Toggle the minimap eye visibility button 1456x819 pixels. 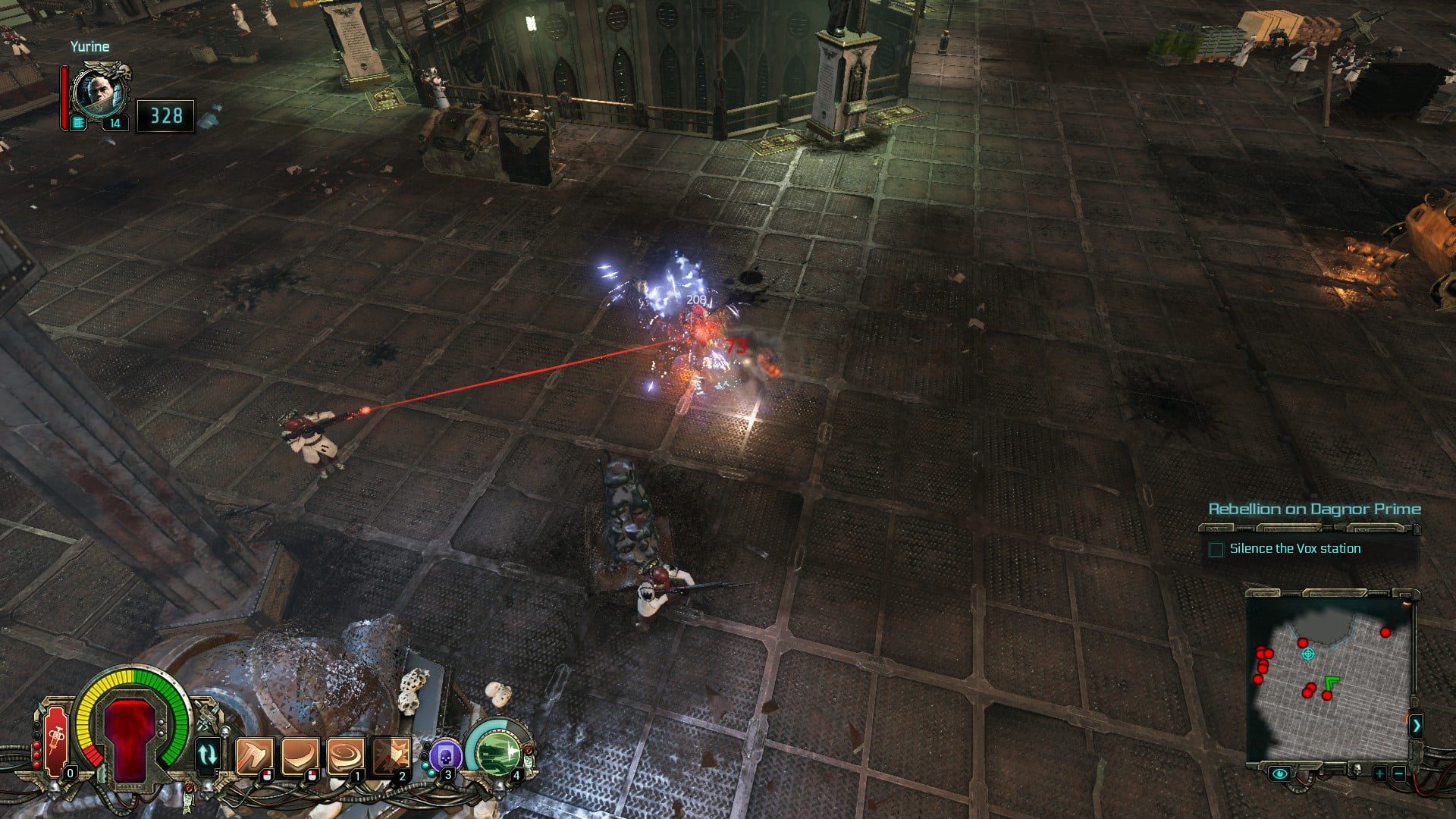pos(1280,773)
